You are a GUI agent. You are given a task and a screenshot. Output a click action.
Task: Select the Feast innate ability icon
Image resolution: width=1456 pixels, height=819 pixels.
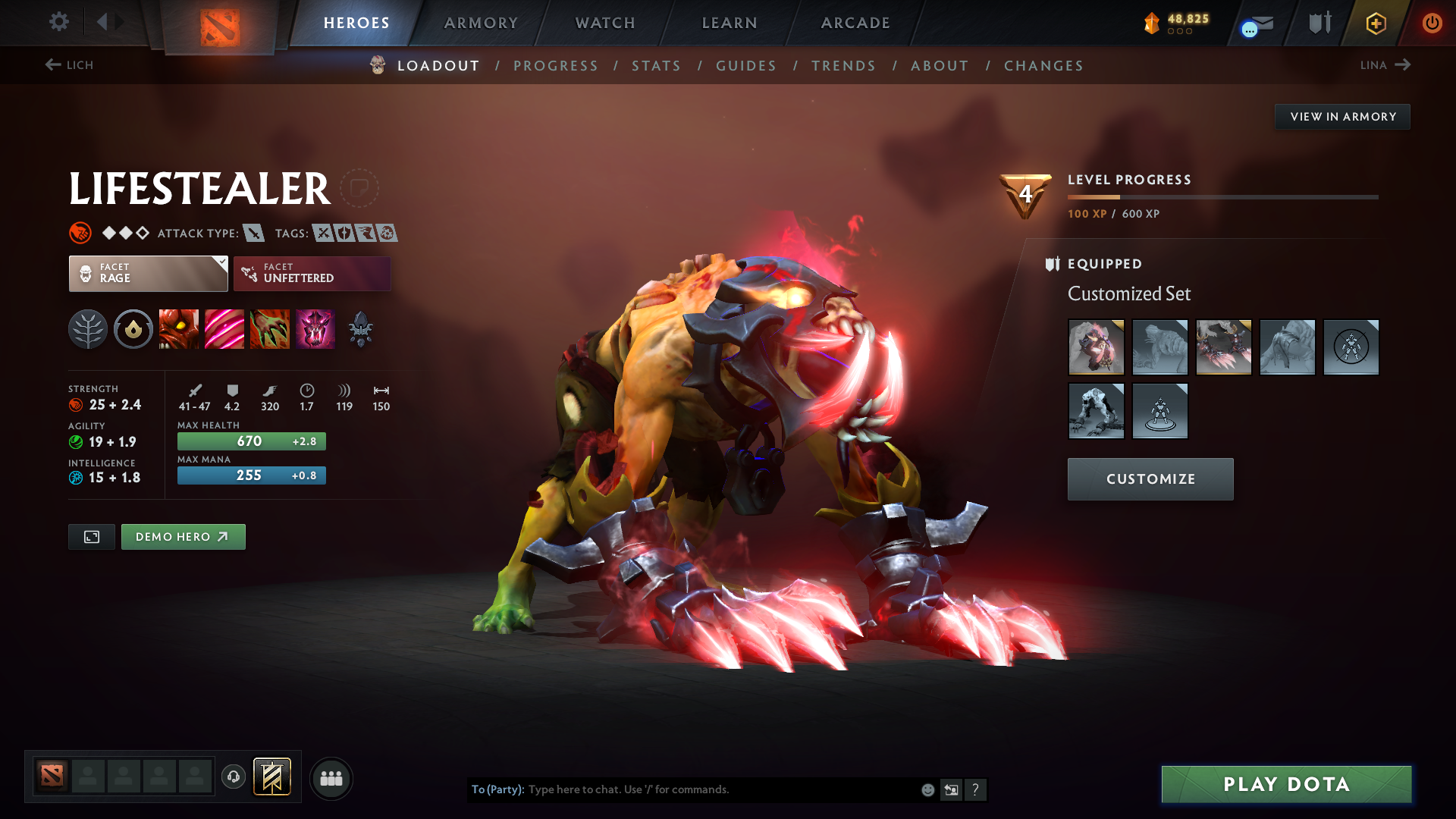(x=133, y=329)
